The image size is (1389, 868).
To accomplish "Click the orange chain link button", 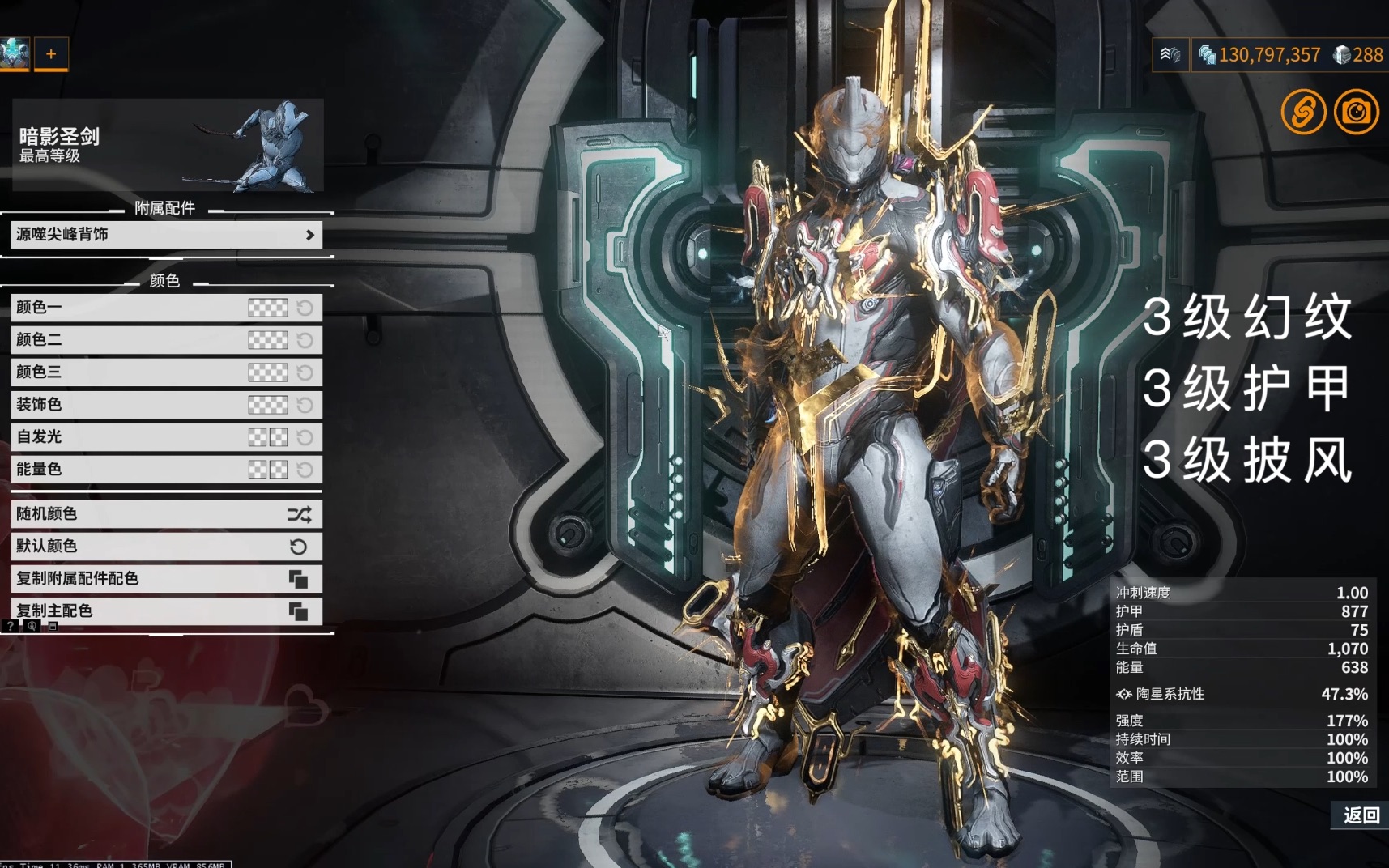I will 1303,112.
